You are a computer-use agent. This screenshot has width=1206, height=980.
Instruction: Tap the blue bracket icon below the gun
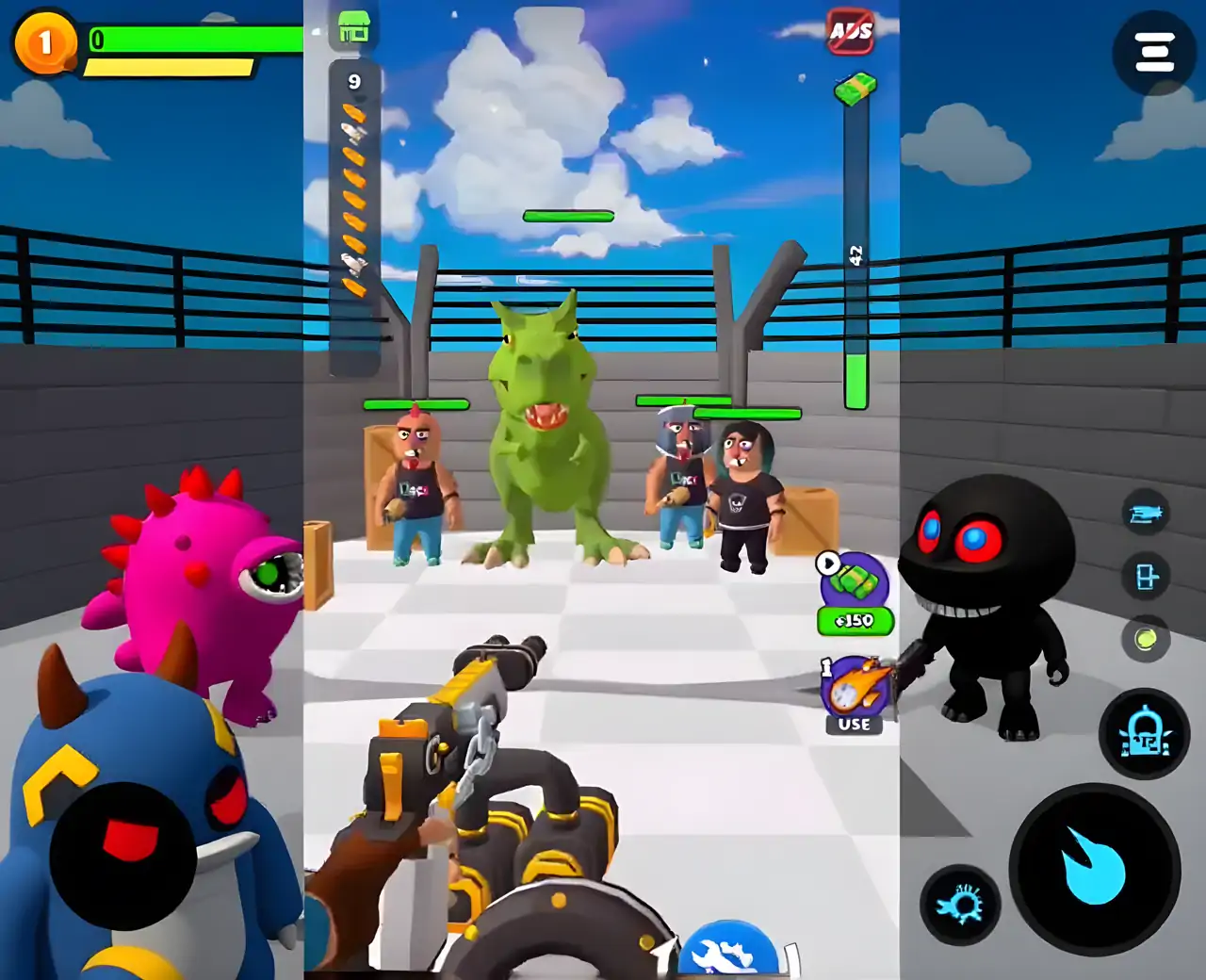(x=1146, y=576)
